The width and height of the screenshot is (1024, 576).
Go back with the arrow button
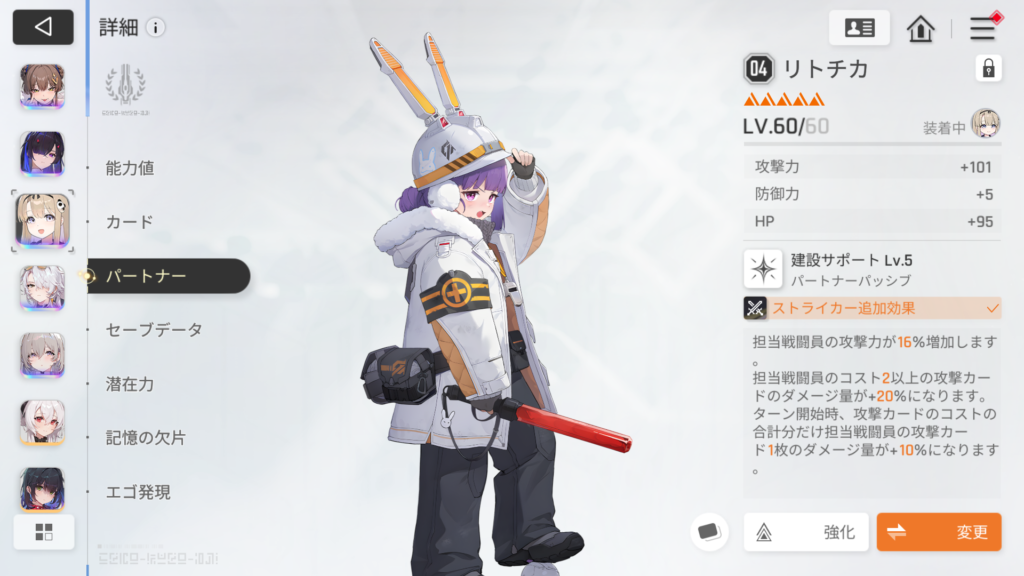[43, 27]
